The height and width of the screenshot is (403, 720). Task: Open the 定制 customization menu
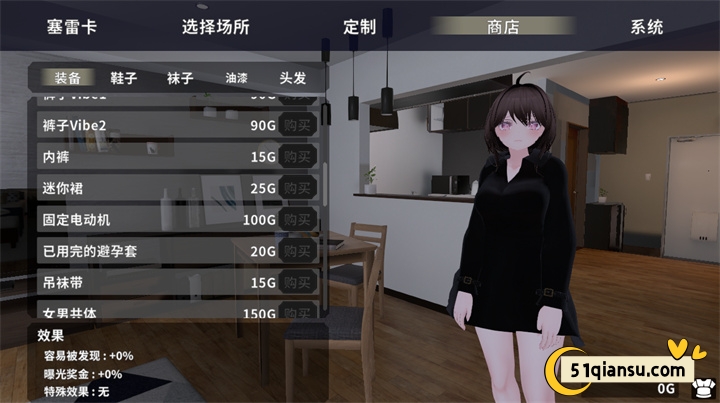[359, 27]
